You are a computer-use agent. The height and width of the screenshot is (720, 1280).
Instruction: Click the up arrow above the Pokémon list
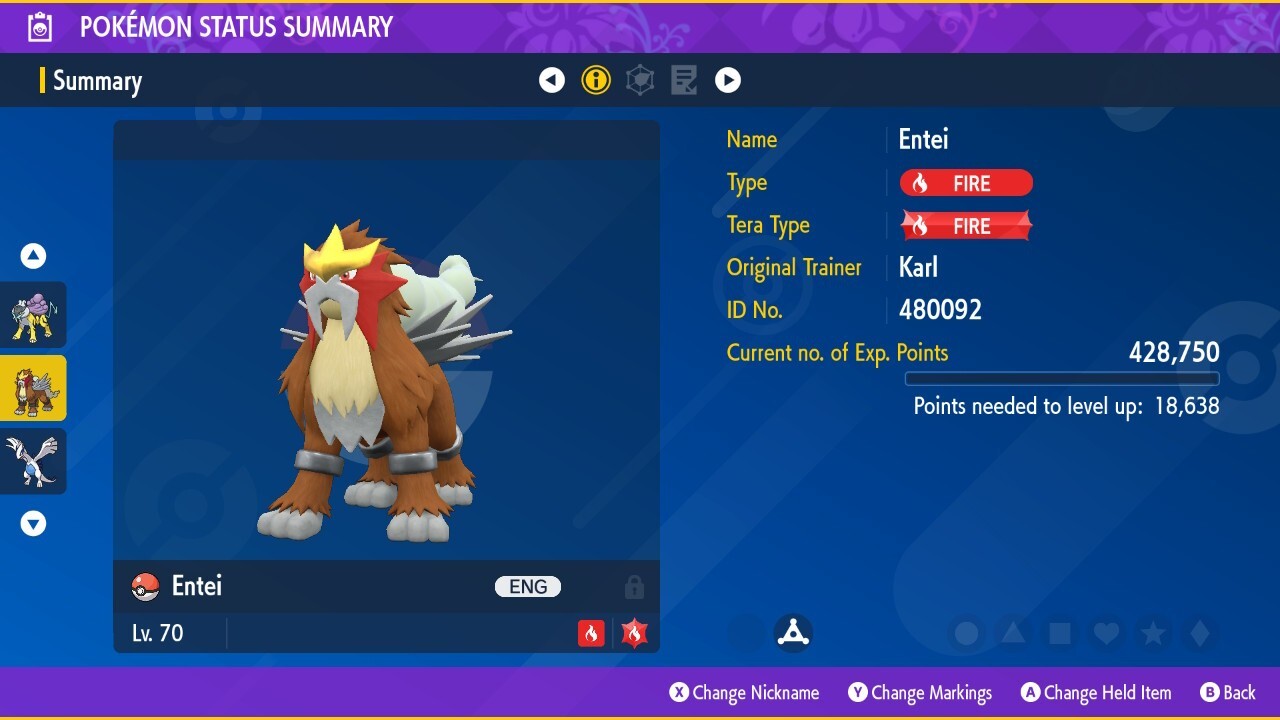point(33,255)
